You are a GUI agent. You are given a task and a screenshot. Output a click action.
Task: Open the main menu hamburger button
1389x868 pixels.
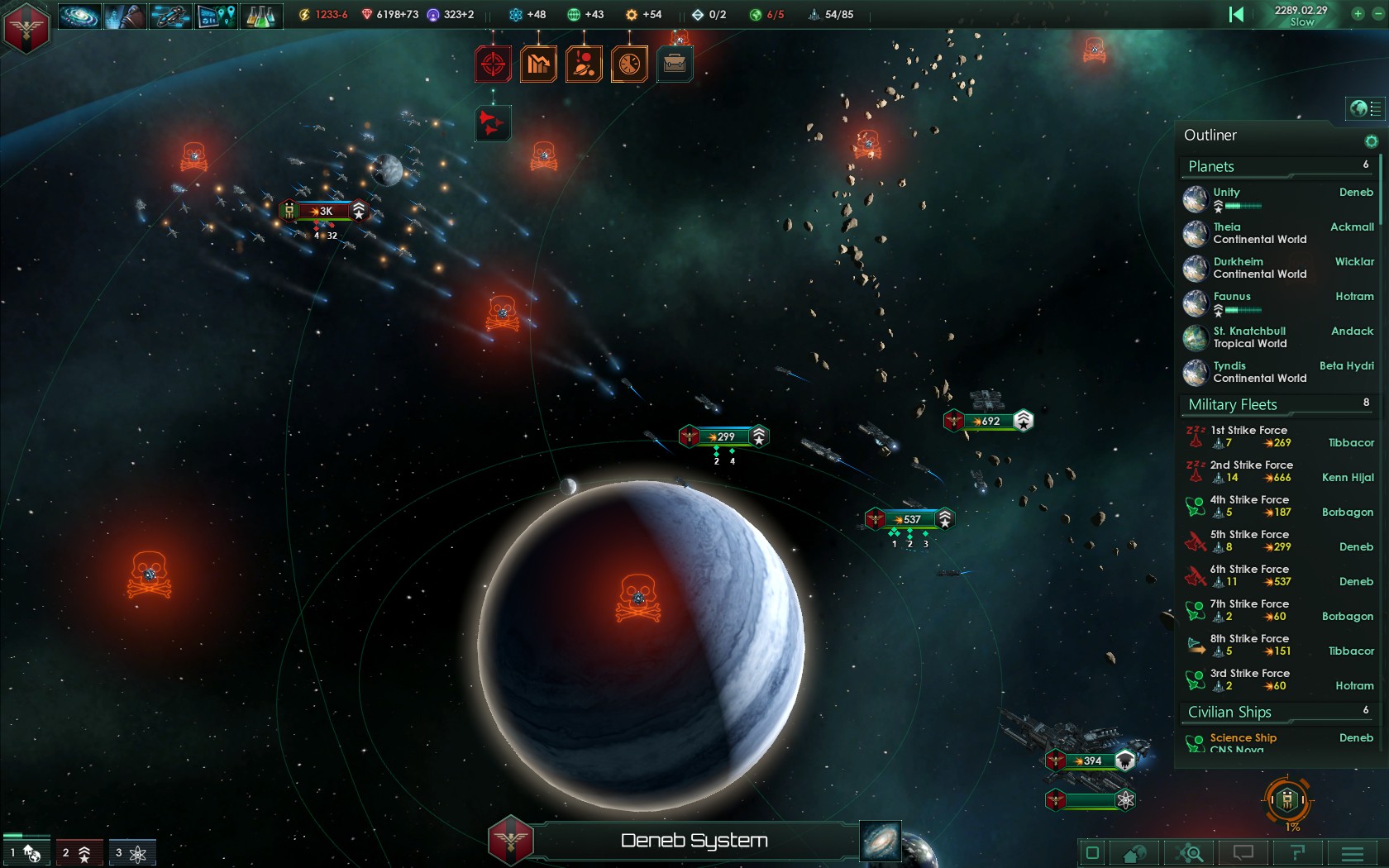(1353, 853)
